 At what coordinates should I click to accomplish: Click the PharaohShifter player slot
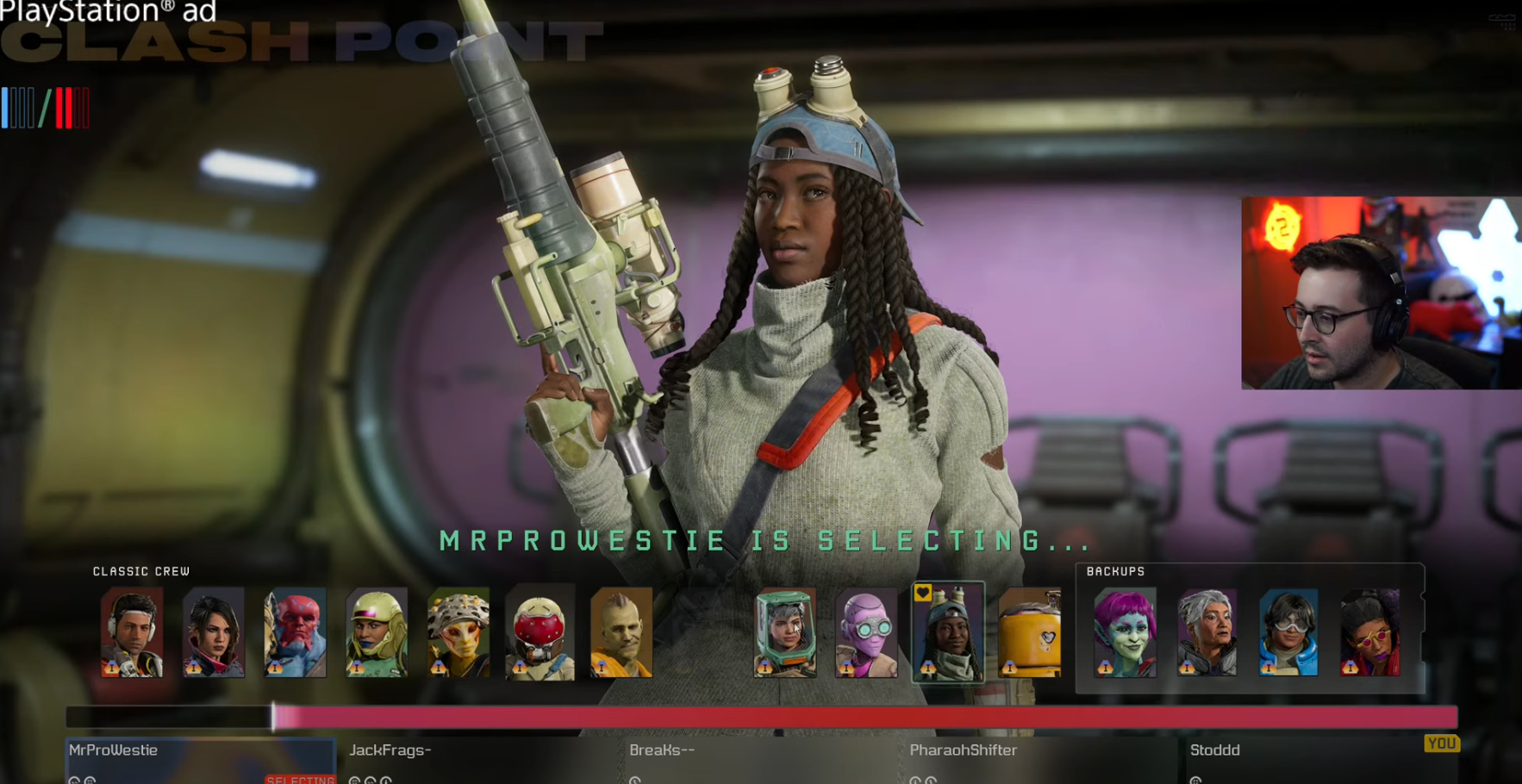[x=1042, y=759]
